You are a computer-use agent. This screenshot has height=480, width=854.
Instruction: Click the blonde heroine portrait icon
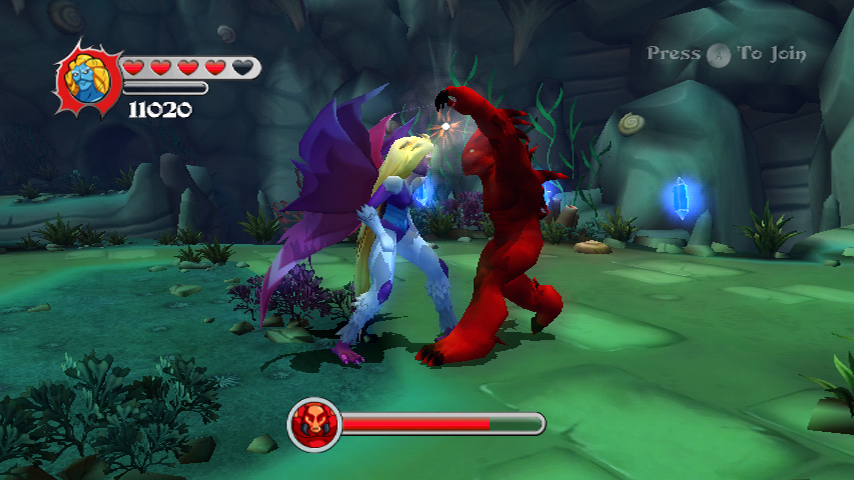coord(88,77)
